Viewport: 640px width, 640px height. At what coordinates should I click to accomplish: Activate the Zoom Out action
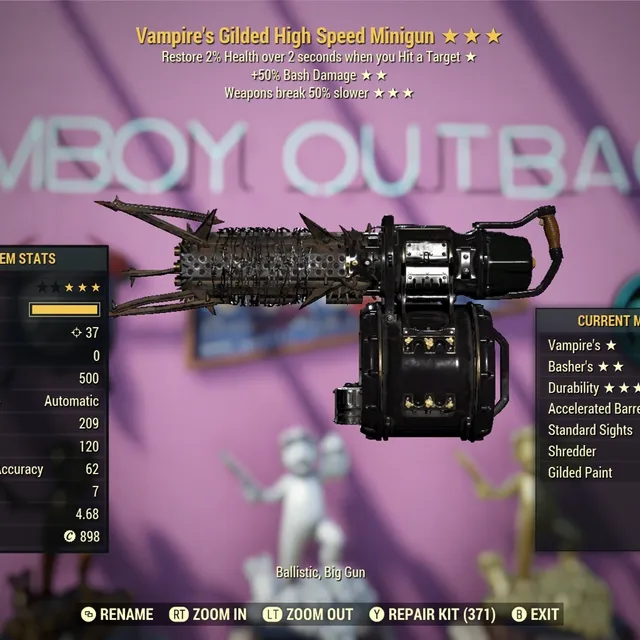309,614
